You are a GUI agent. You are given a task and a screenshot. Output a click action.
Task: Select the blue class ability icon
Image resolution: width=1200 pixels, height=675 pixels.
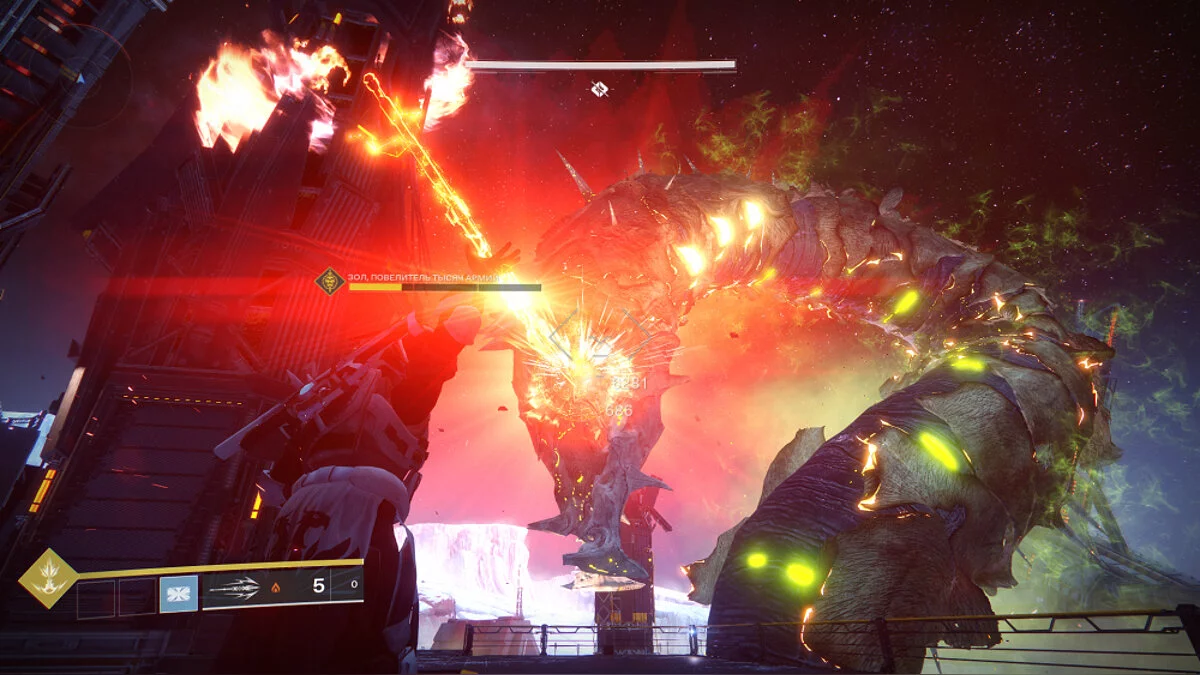(178, 594)
